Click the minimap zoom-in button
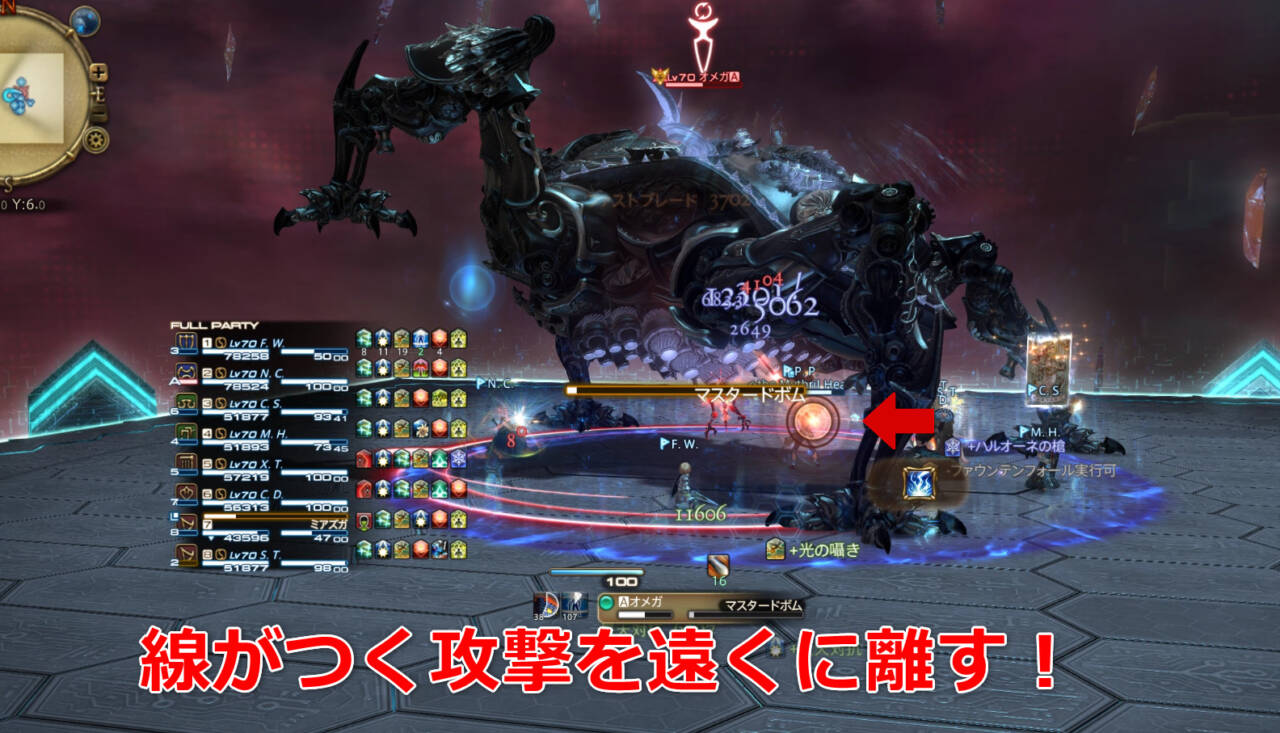The height and width of the screenshot is (733, 1280). [x=99, y=72]
